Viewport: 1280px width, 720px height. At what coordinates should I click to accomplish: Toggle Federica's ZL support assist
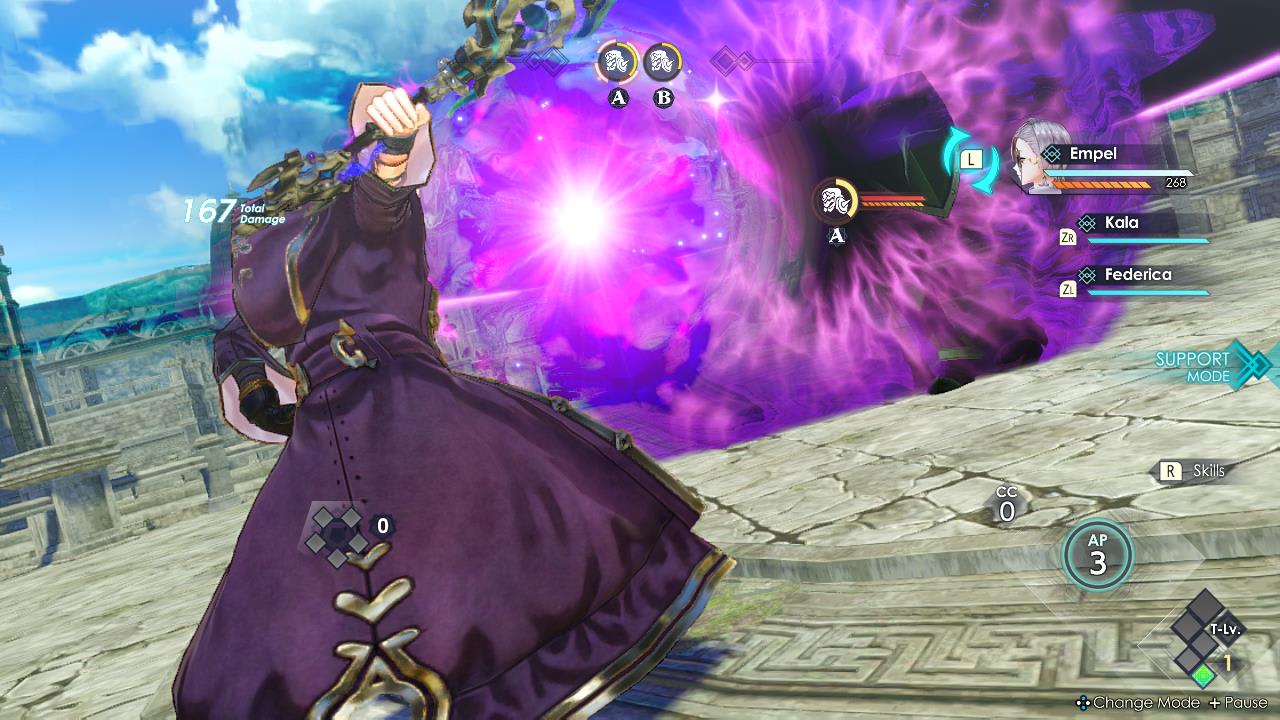[x=1070, y=288]
